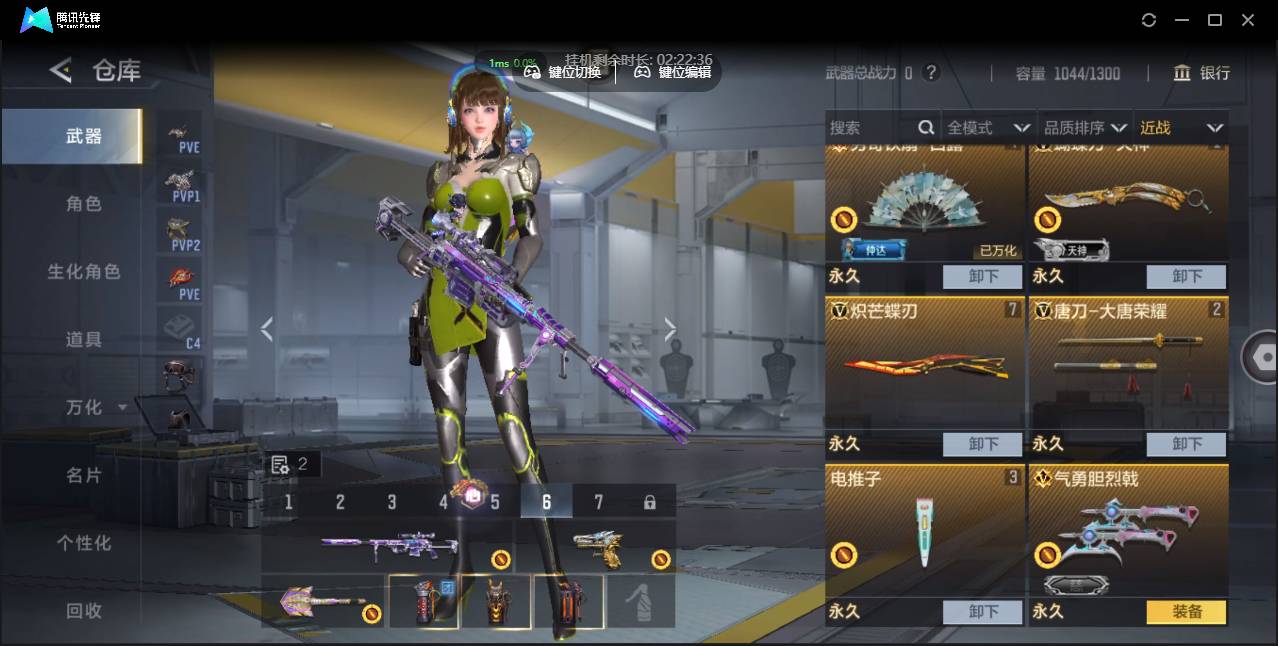Click the weapon 搜索 search box

click(872, 128)
